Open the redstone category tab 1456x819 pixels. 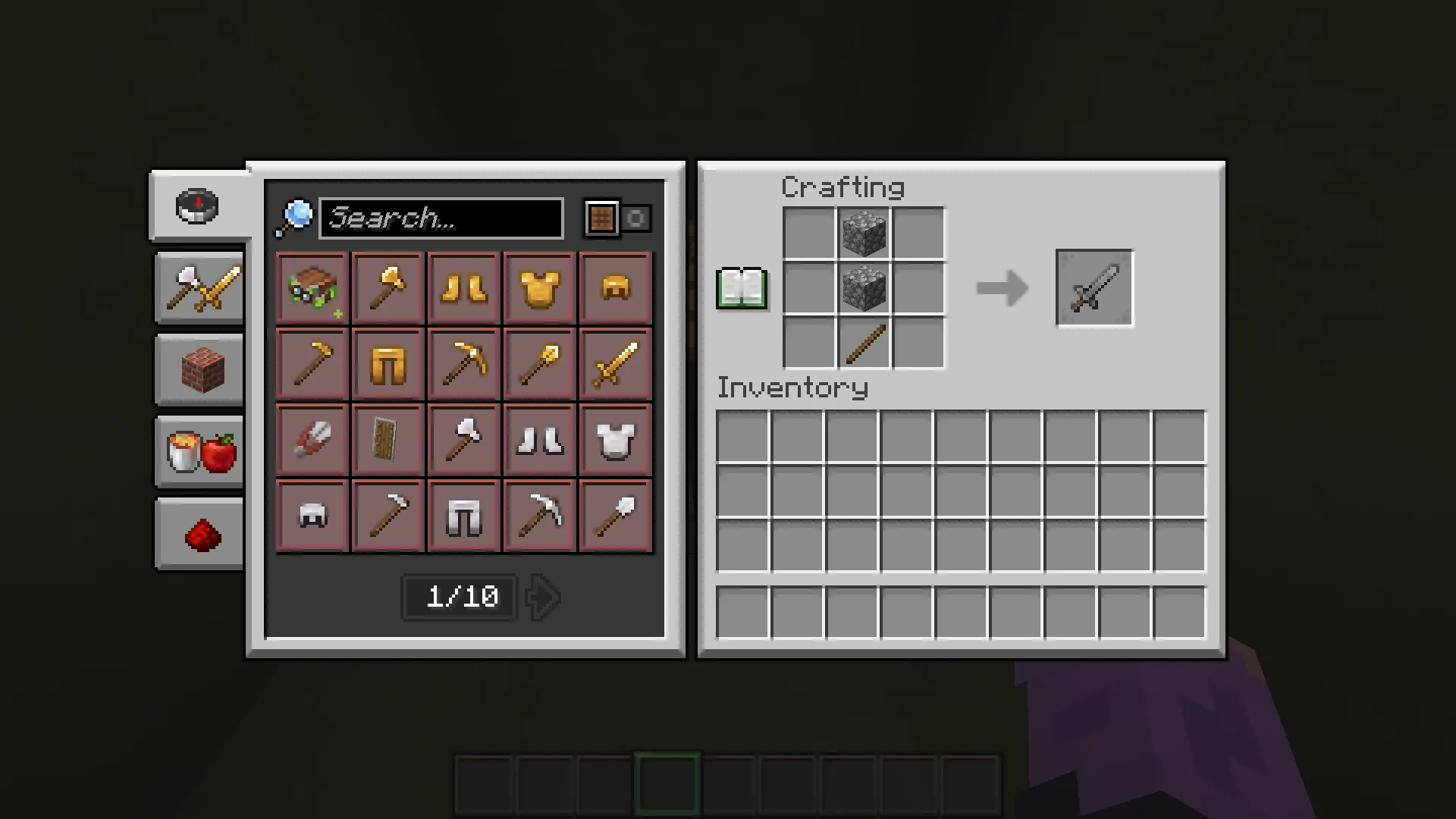coord(199,533)
